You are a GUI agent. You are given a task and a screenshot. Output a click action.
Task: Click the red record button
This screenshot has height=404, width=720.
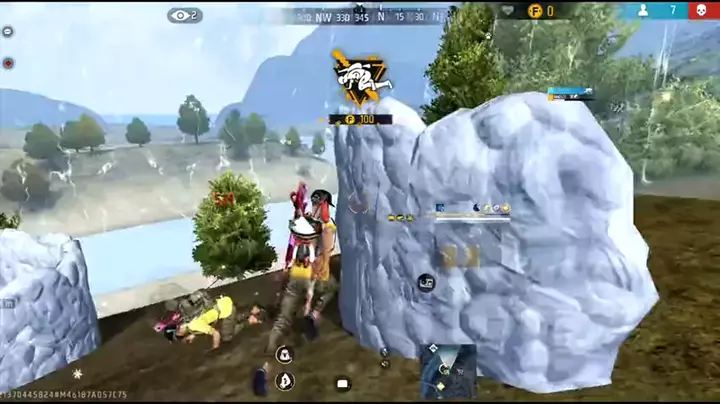[8, 62]
